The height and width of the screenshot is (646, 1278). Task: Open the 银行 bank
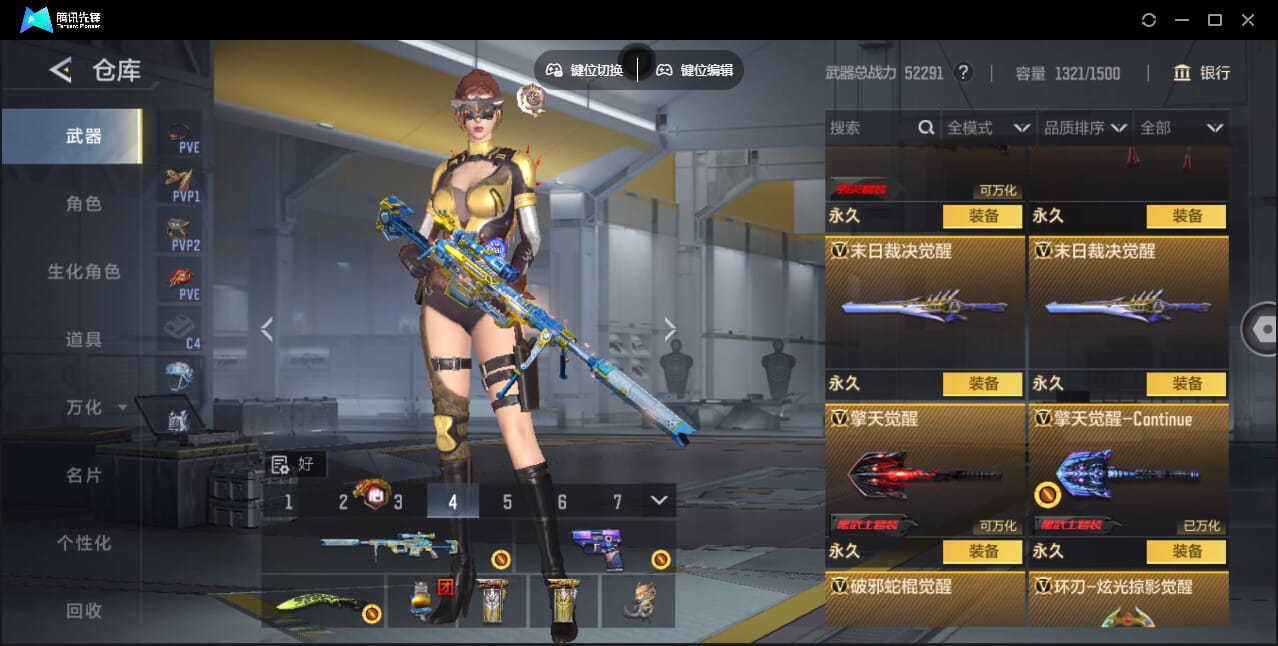pyautogui.click(x=1202, y=73)
